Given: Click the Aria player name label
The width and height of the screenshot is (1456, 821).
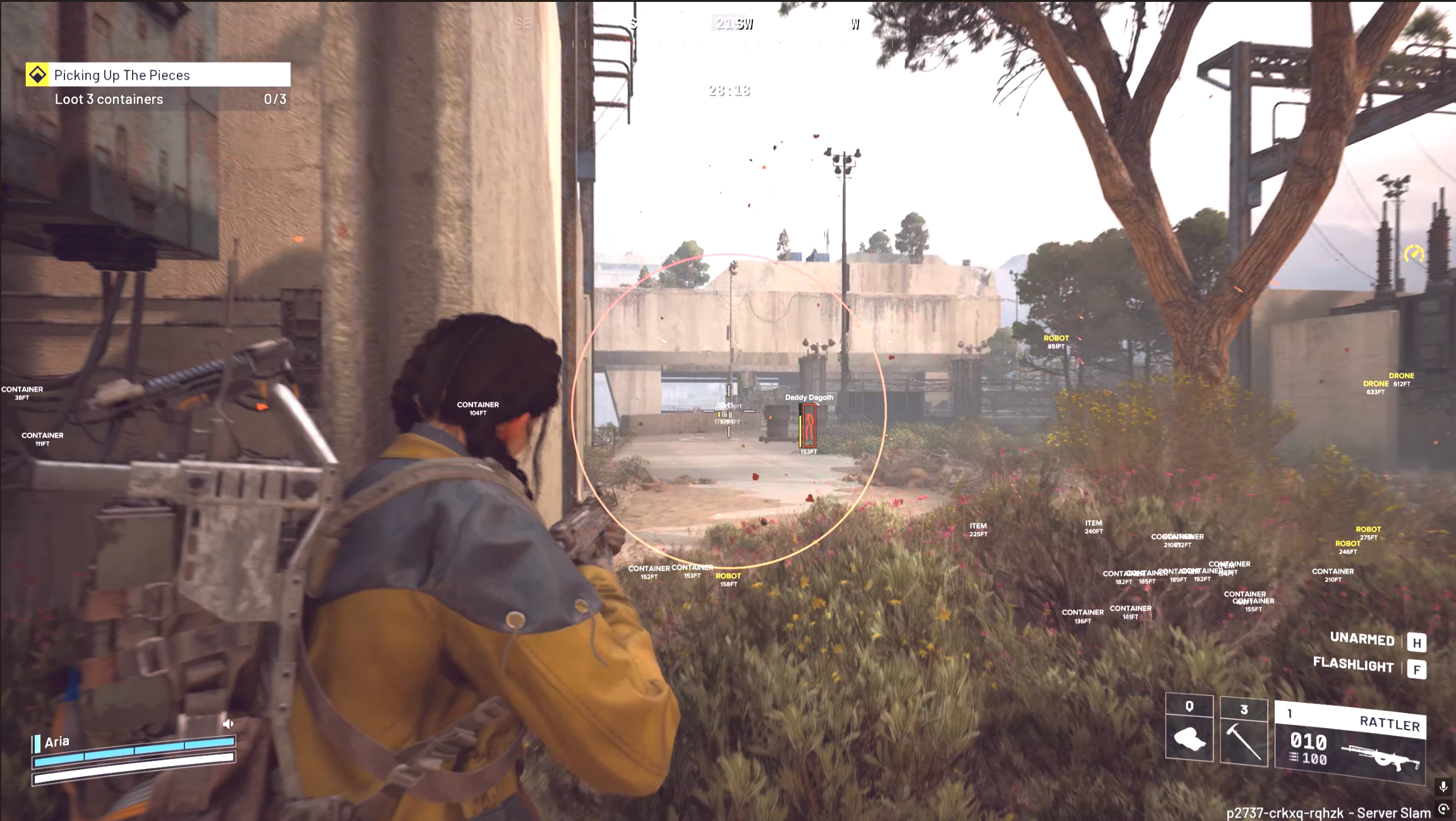Looking at the screenshot, I should [57, 742].
